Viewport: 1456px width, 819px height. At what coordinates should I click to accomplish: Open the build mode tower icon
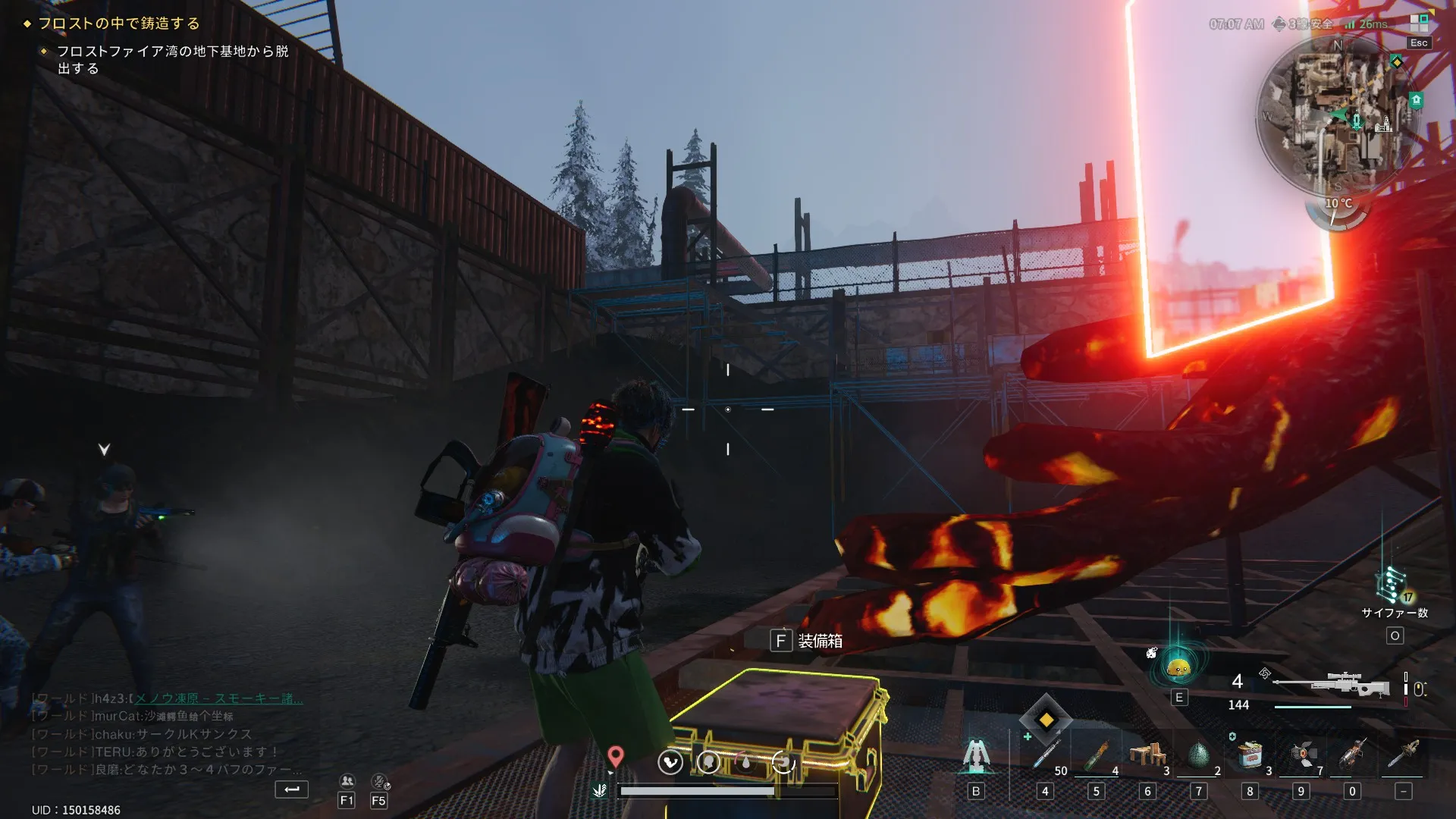(976, 755)
